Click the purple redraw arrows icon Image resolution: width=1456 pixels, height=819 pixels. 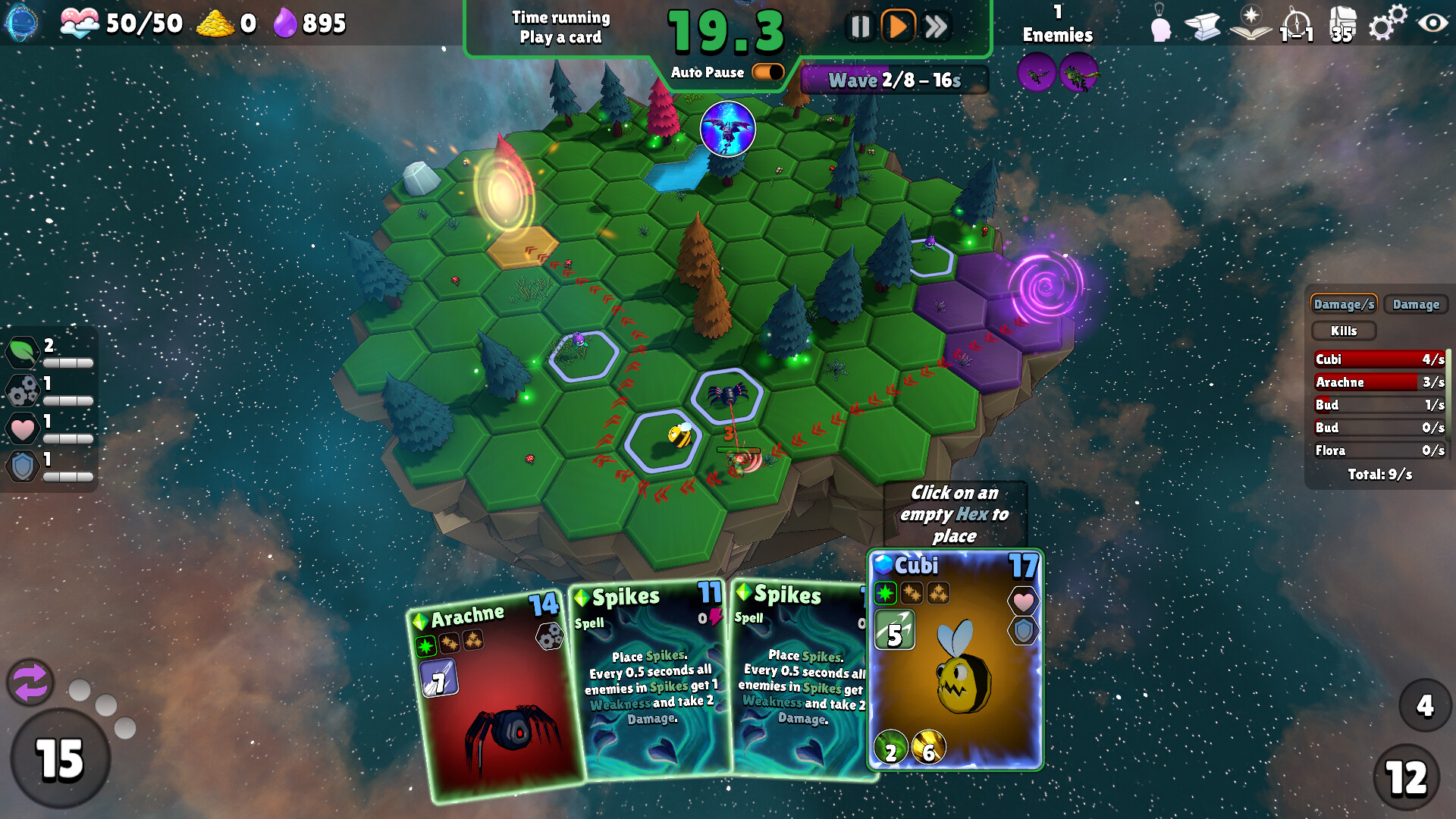tap(30, 682)
